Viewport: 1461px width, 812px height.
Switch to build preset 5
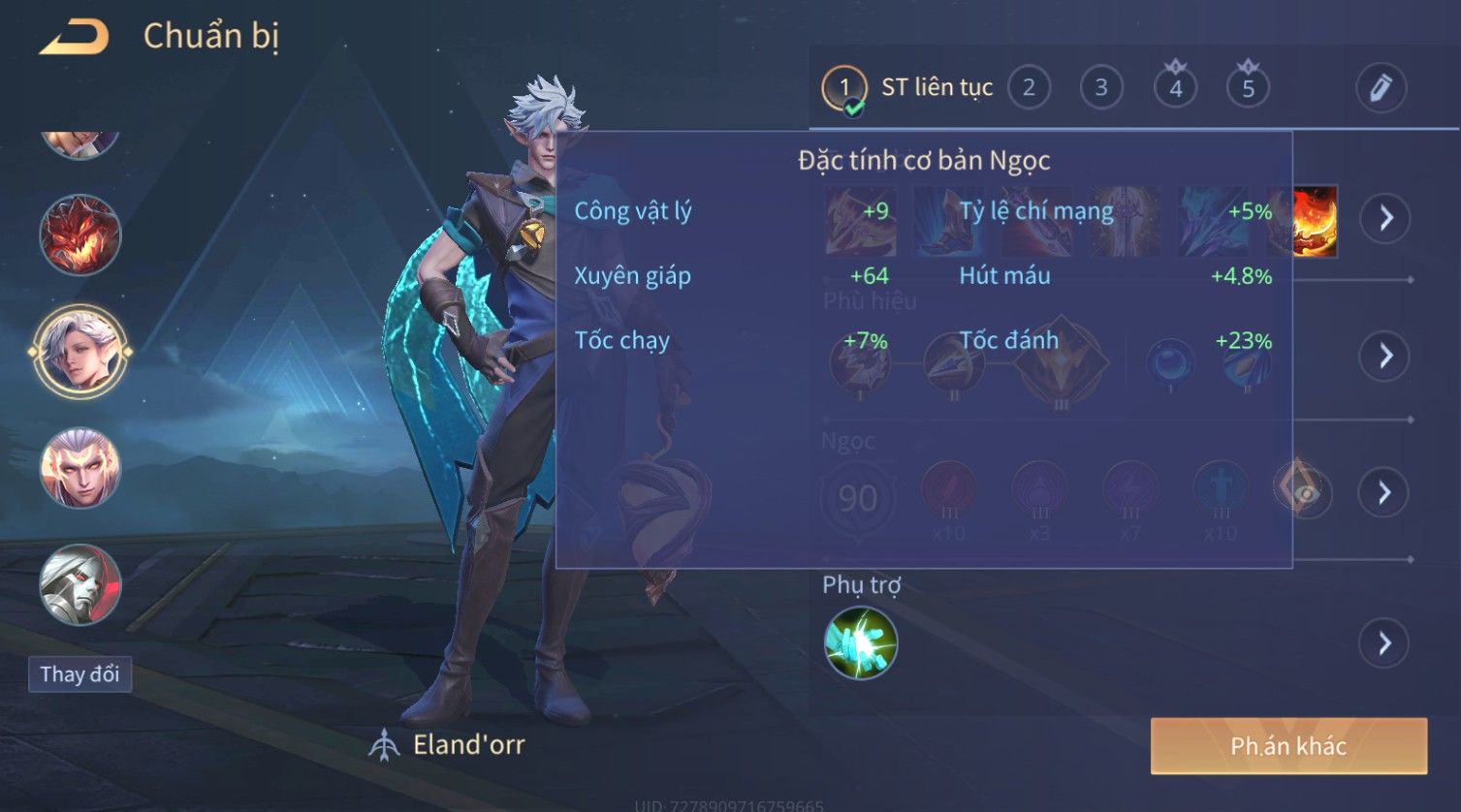tap(1248, 89)
